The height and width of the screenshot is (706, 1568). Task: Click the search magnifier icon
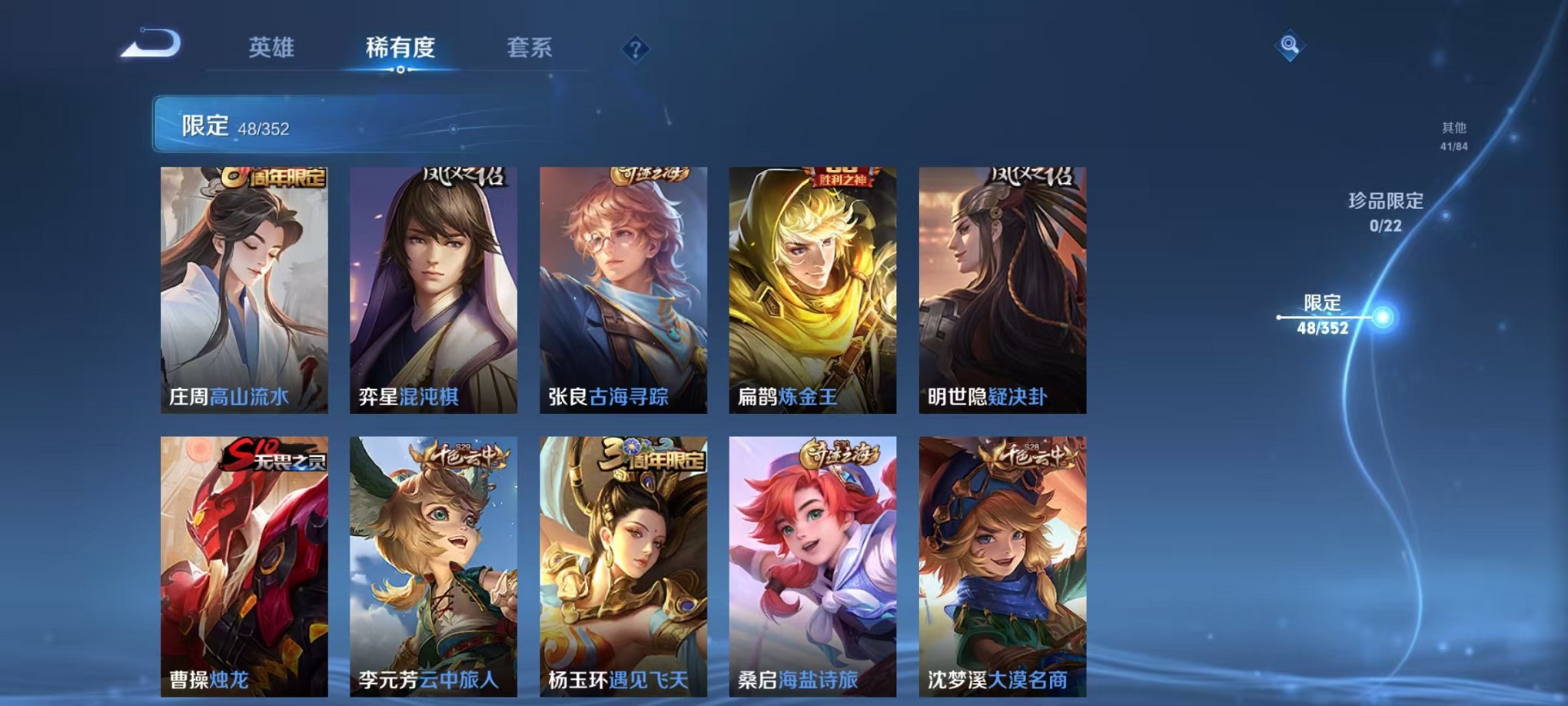pos(1291,45)
